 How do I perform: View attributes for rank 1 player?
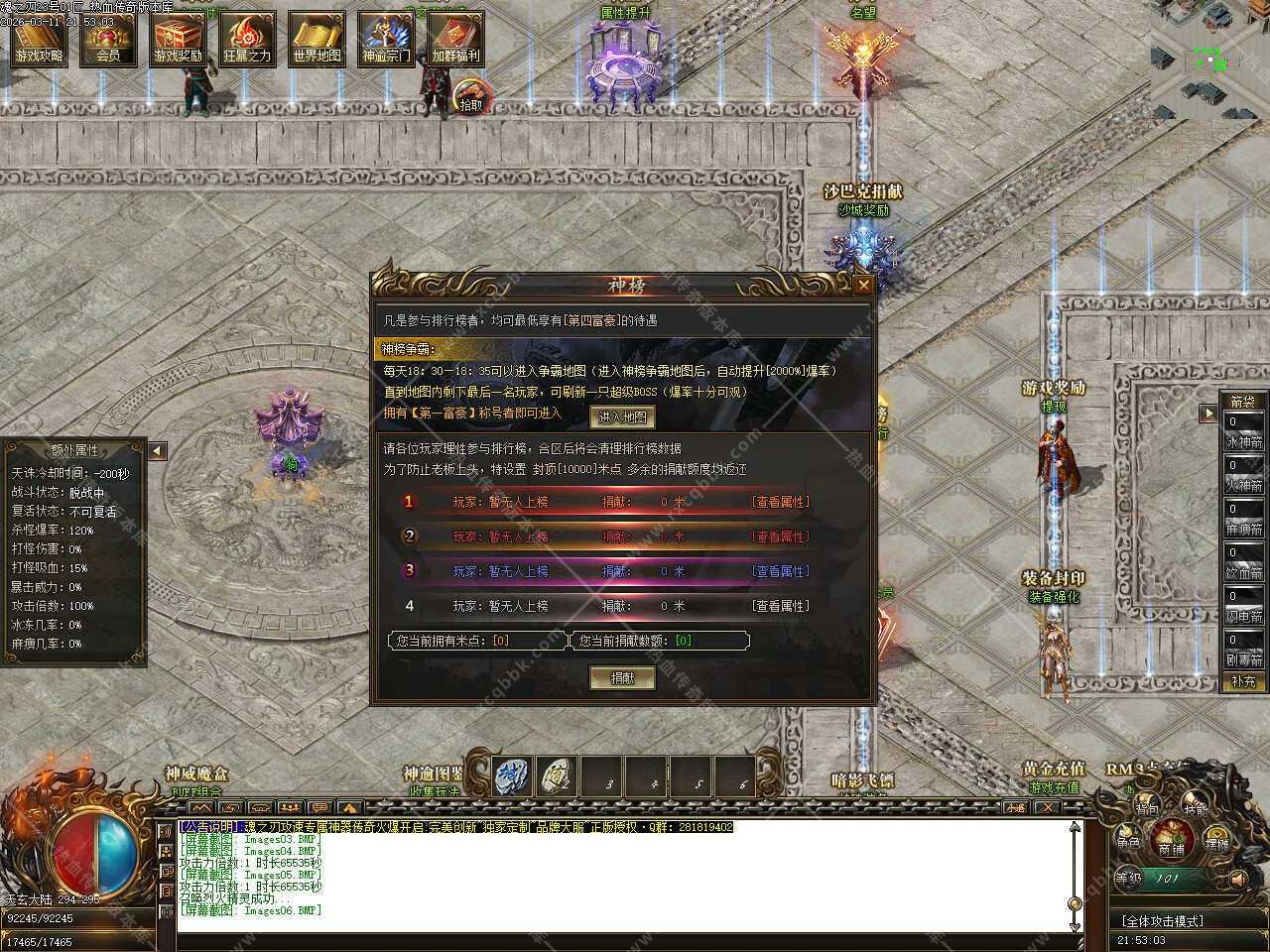coord(780,503)
